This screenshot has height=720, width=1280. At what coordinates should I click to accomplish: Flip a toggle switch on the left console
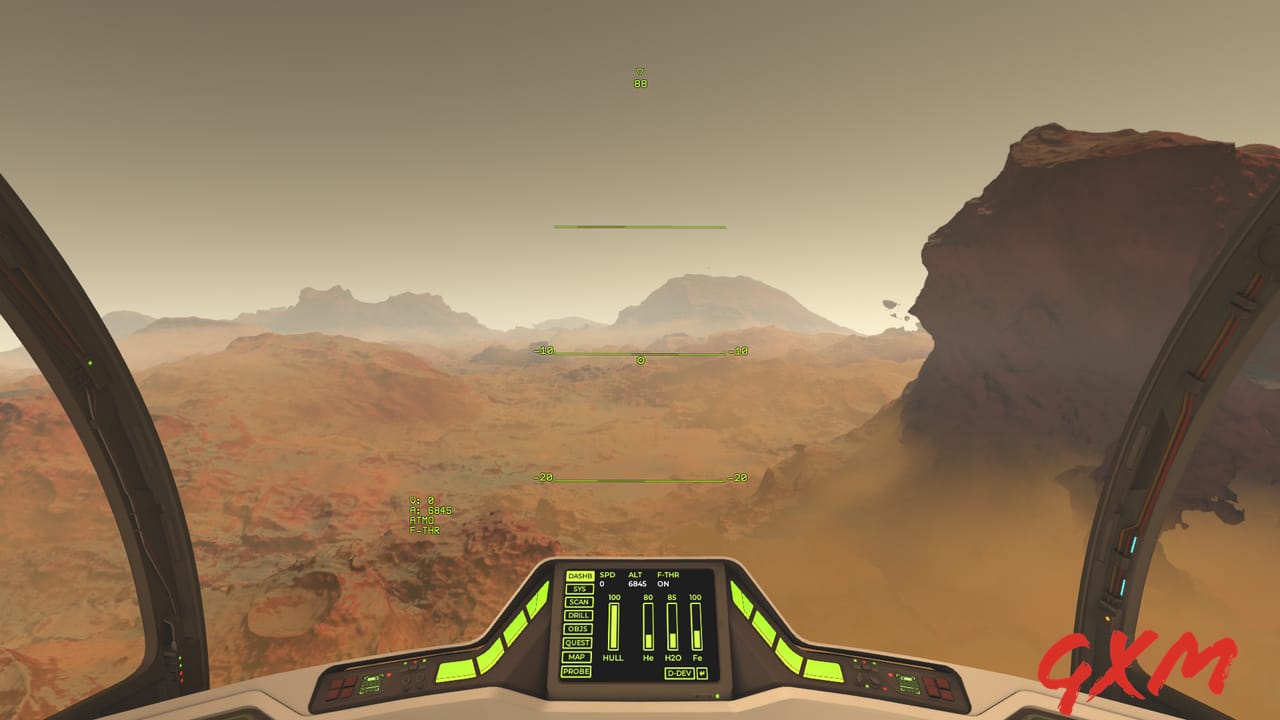click(407, 679)
